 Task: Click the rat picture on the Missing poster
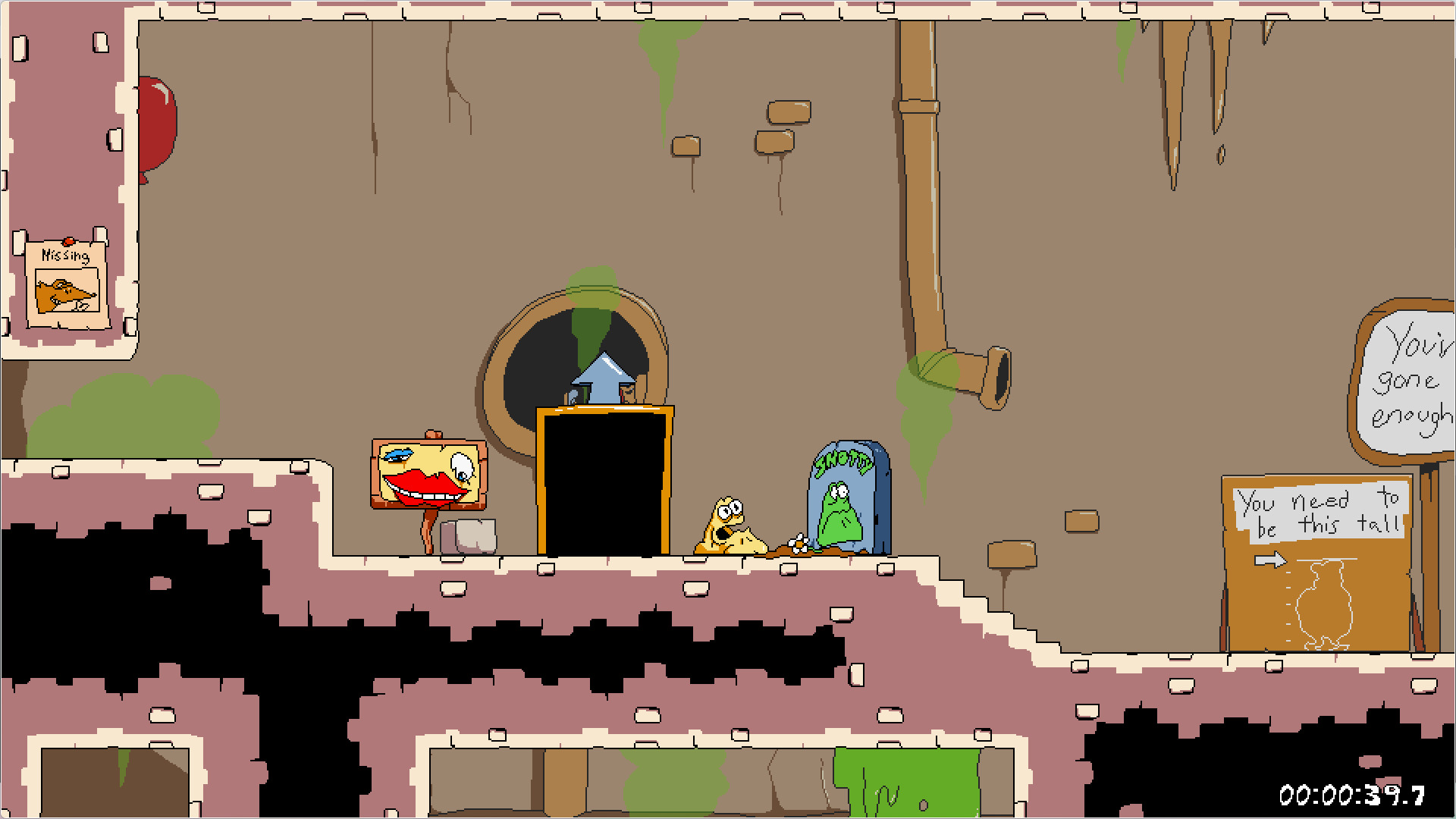[64, 292]
